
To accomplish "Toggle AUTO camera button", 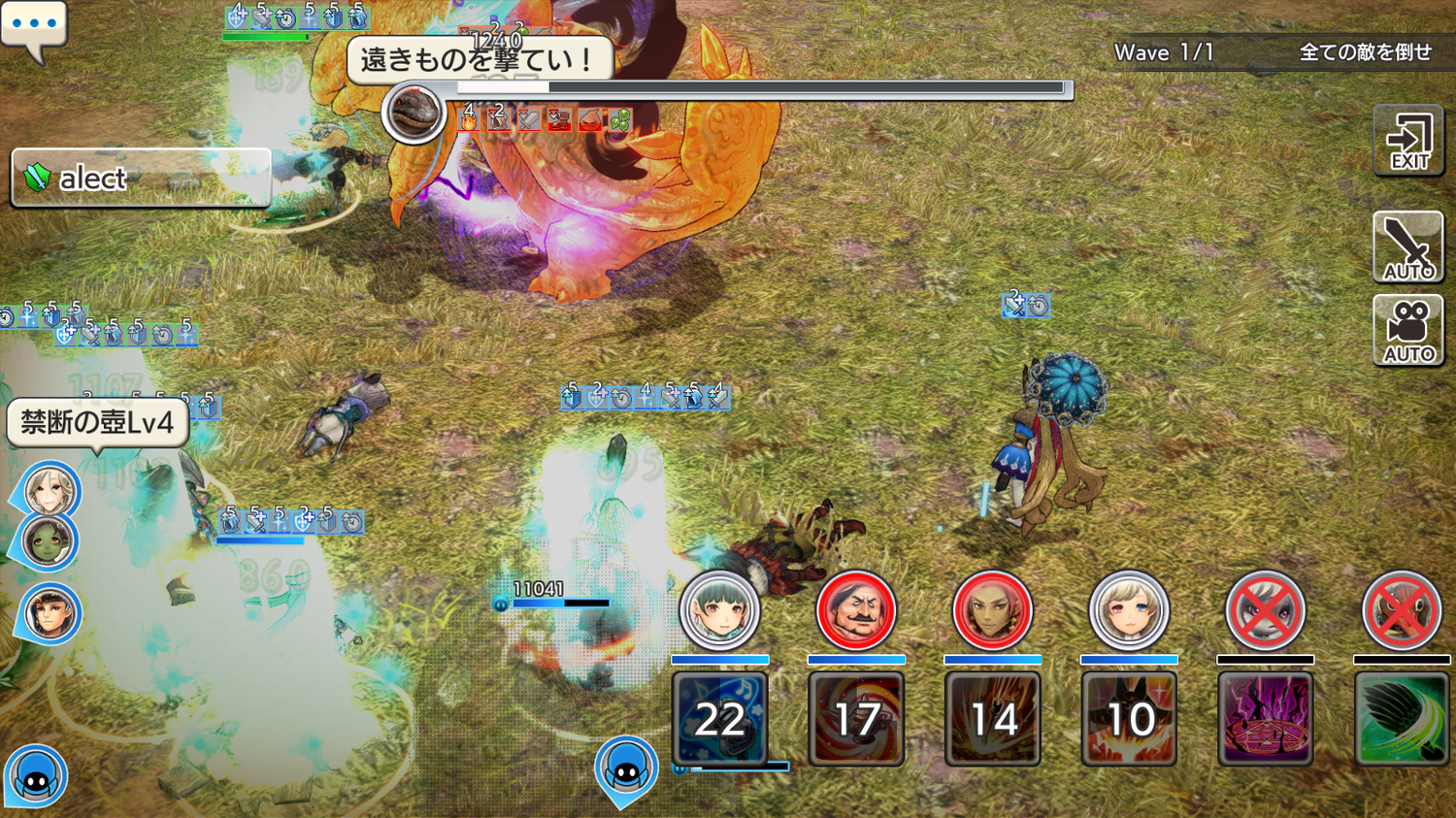I will [1408, 330].
